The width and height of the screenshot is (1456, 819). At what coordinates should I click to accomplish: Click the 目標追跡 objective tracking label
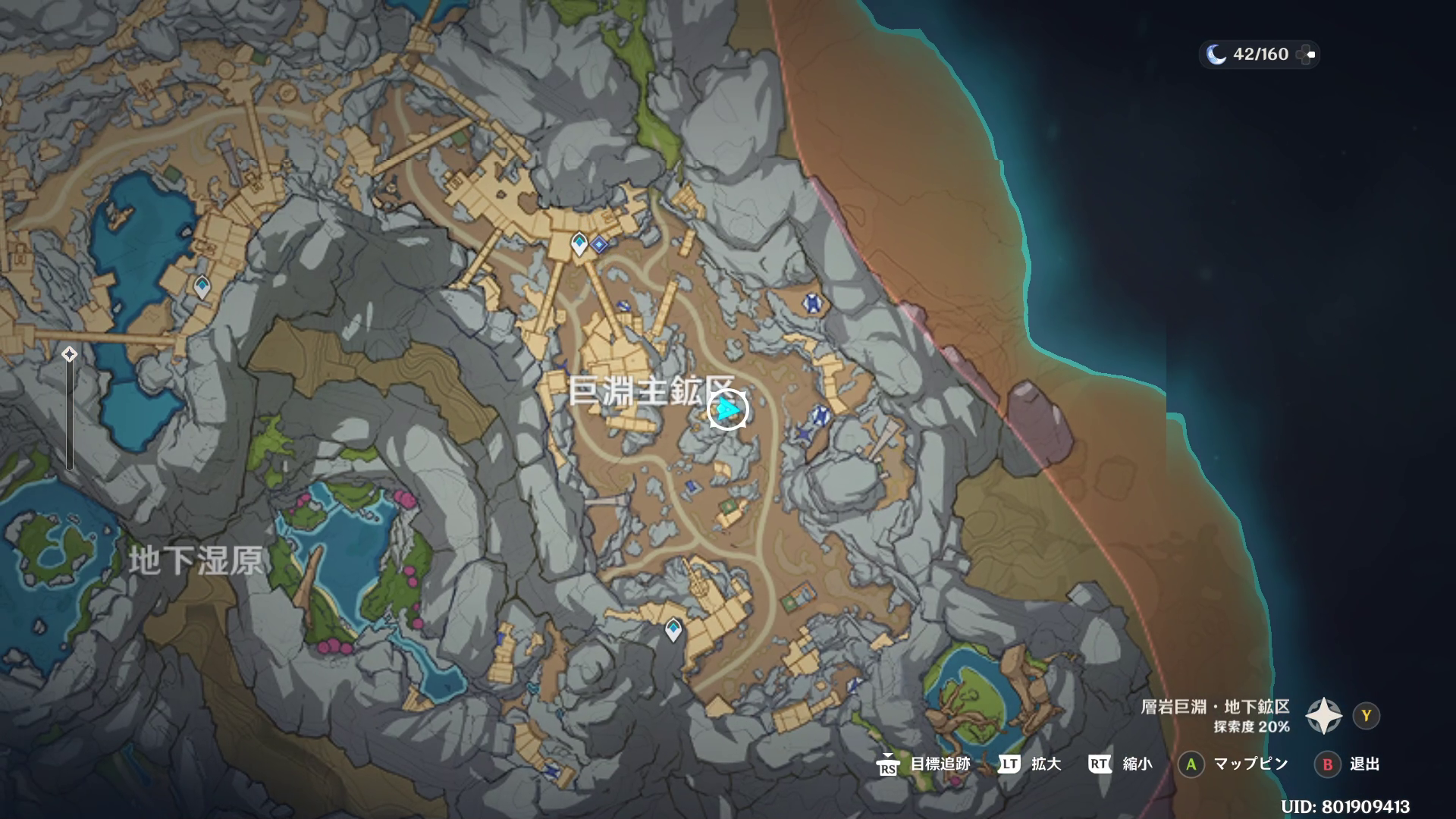pos(940,764)
